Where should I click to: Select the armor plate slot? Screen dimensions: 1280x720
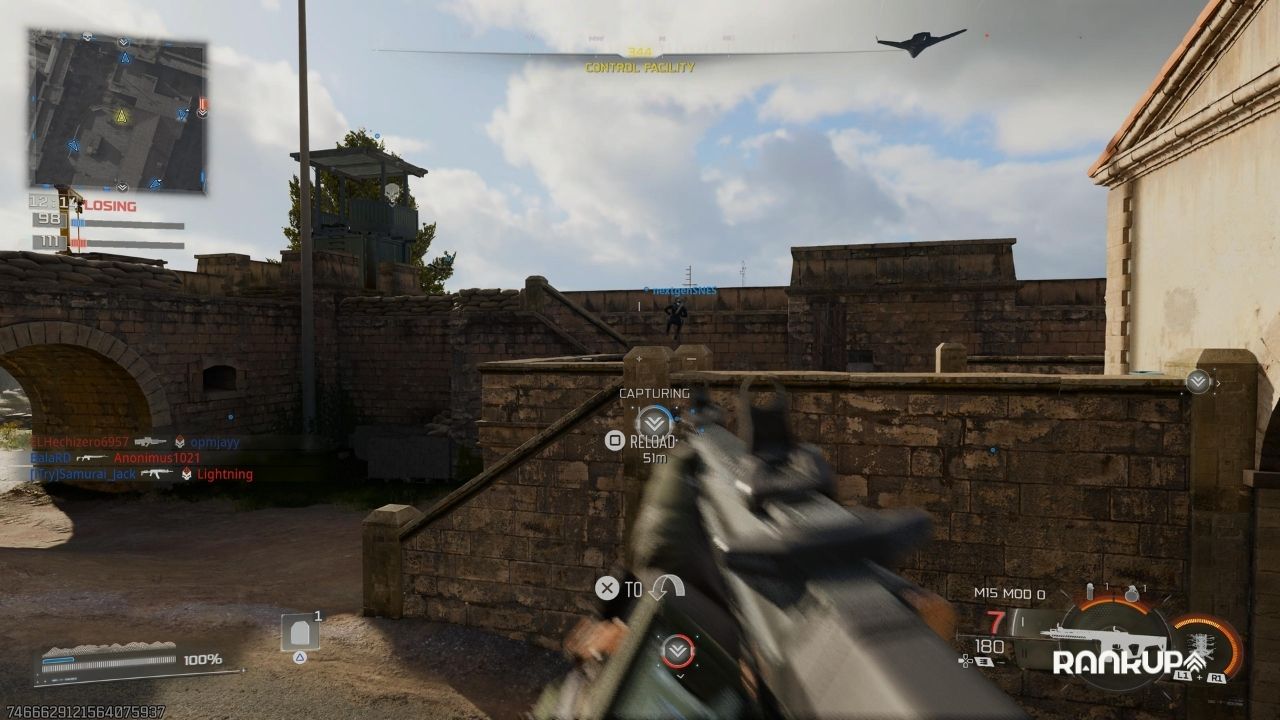(x=300, y=633)
